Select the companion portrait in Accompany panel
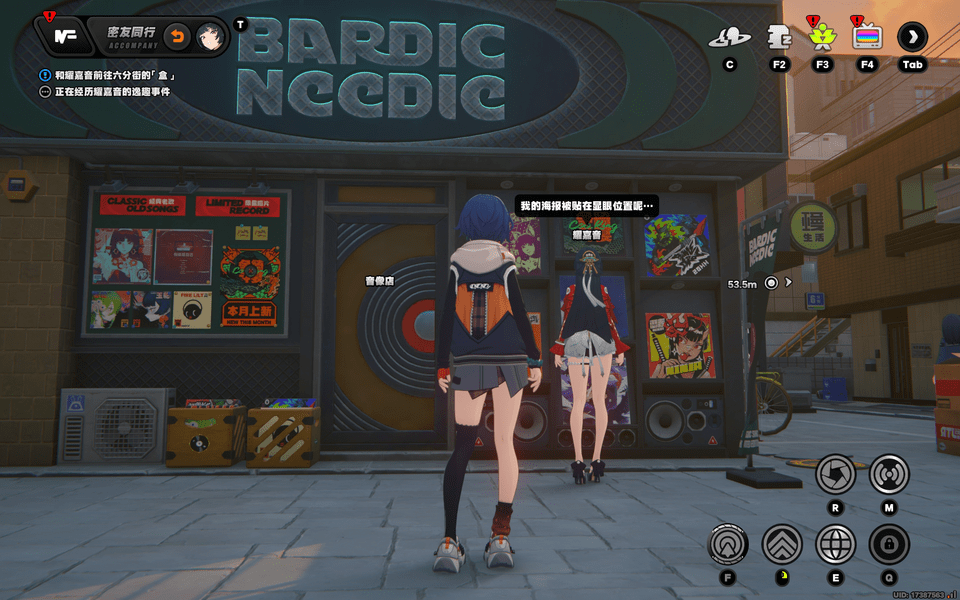Image resolution: width=960 pixels, height=600 pixels. point(209,36)
